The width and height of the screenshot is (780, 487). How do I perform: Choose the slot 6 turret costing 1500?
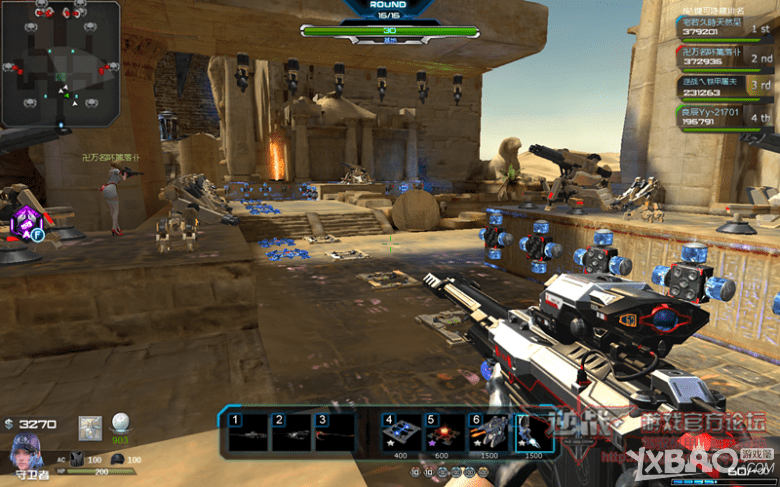[x=487, y=432]
